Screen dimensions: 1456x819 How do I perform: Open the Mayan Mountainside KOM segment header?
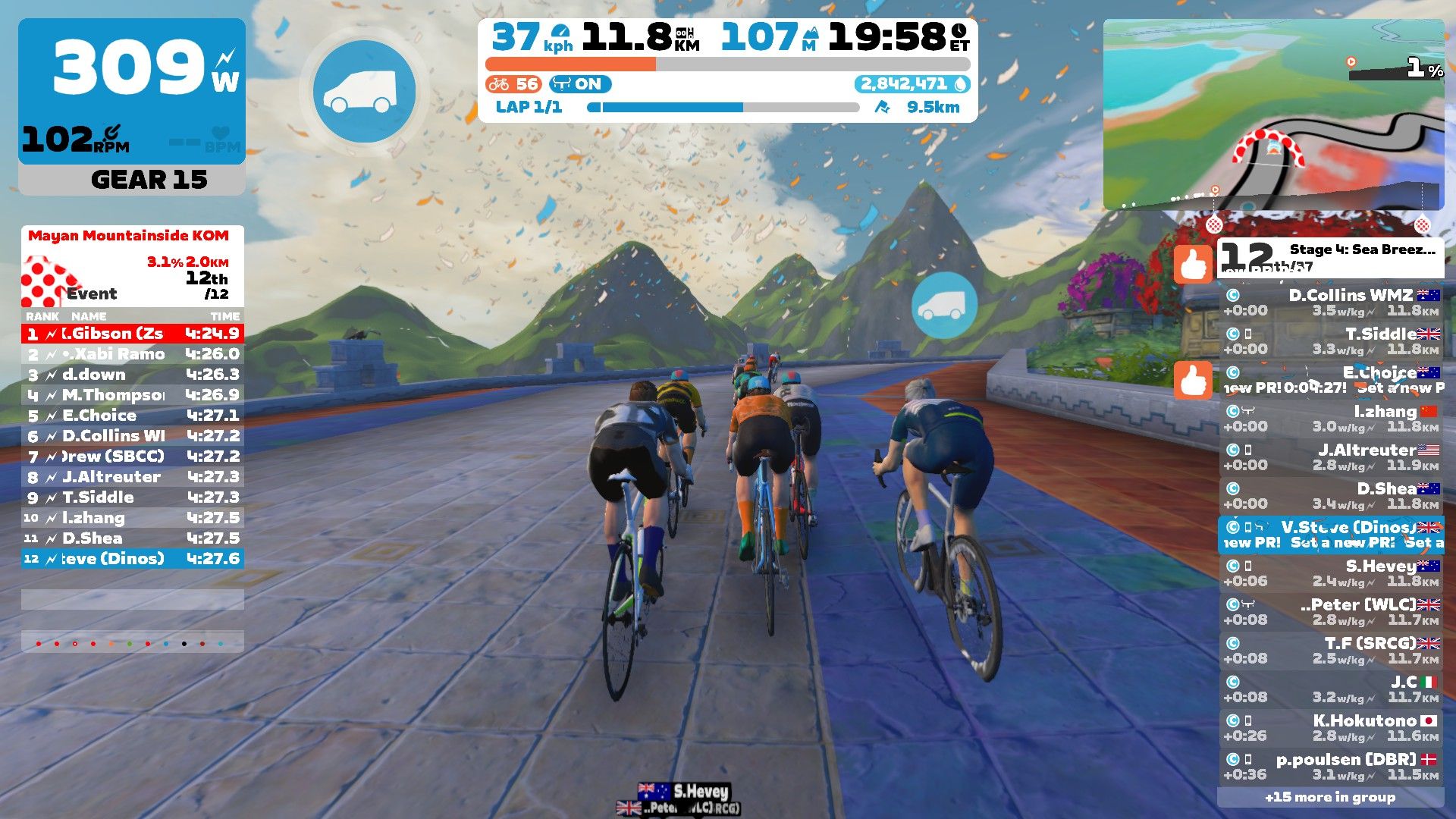click(x=129, y=236)
